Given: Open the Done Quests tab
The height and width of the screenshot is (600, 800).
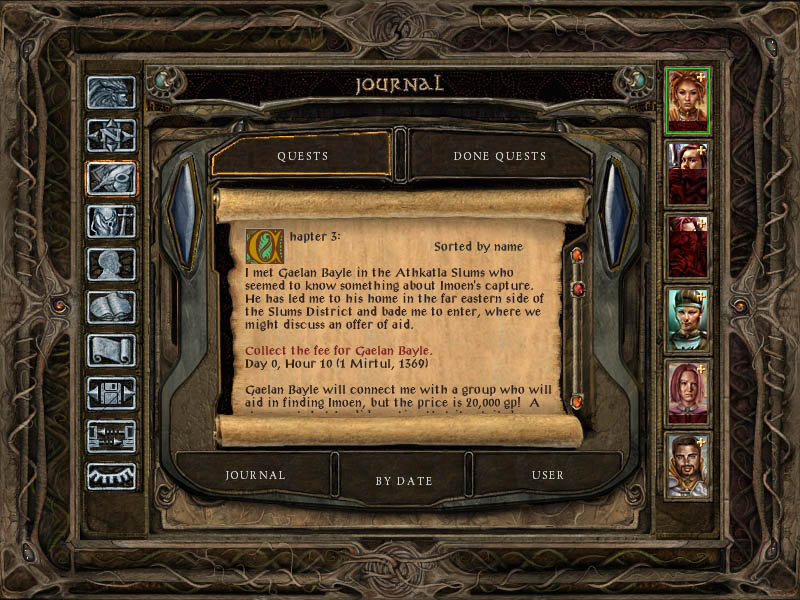Looking at the screenshot, I should [x=499, y=156].
